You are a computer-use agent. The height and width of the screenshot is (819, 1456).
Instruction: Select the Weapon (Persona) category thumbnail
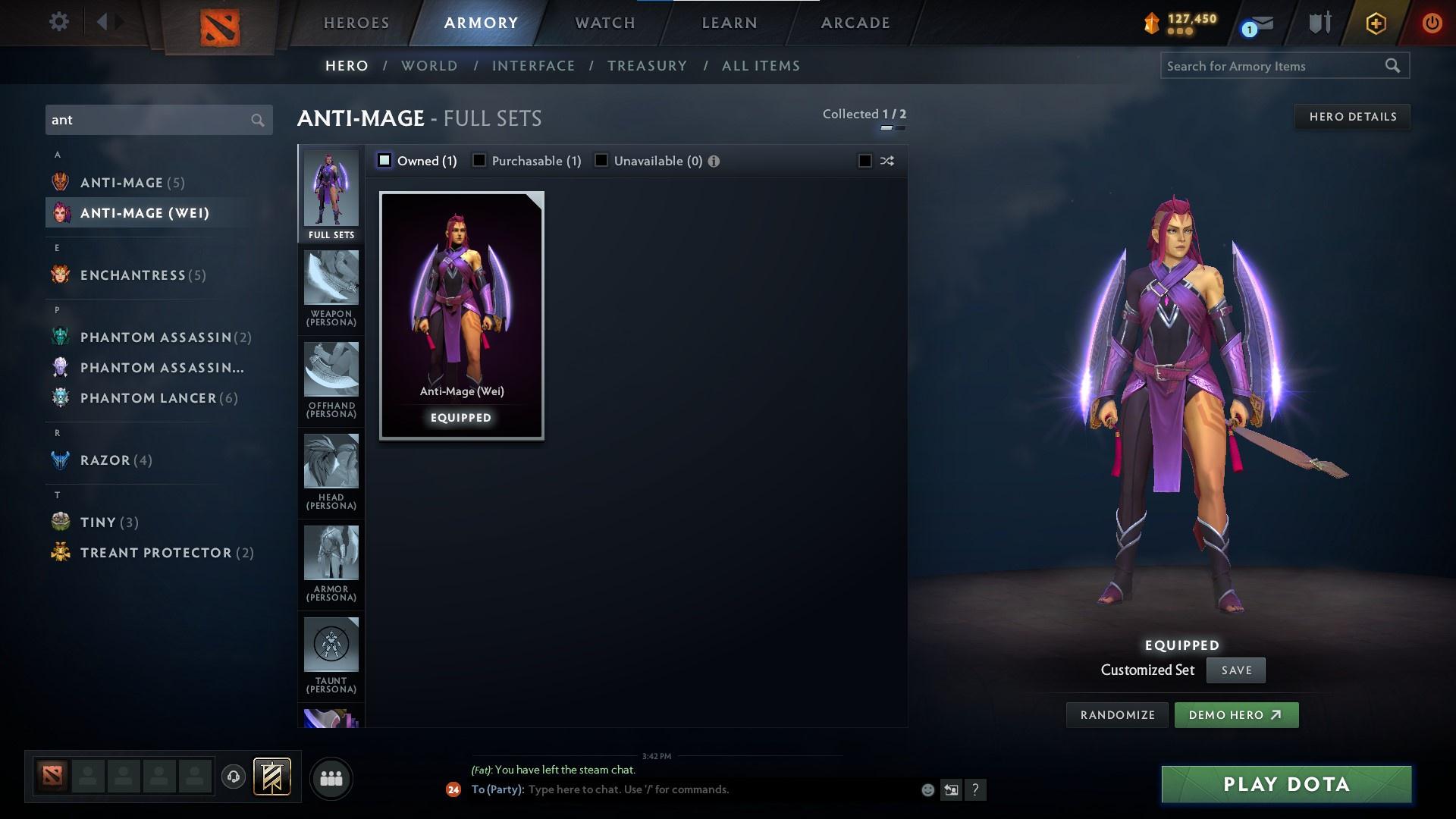(331, 287)
